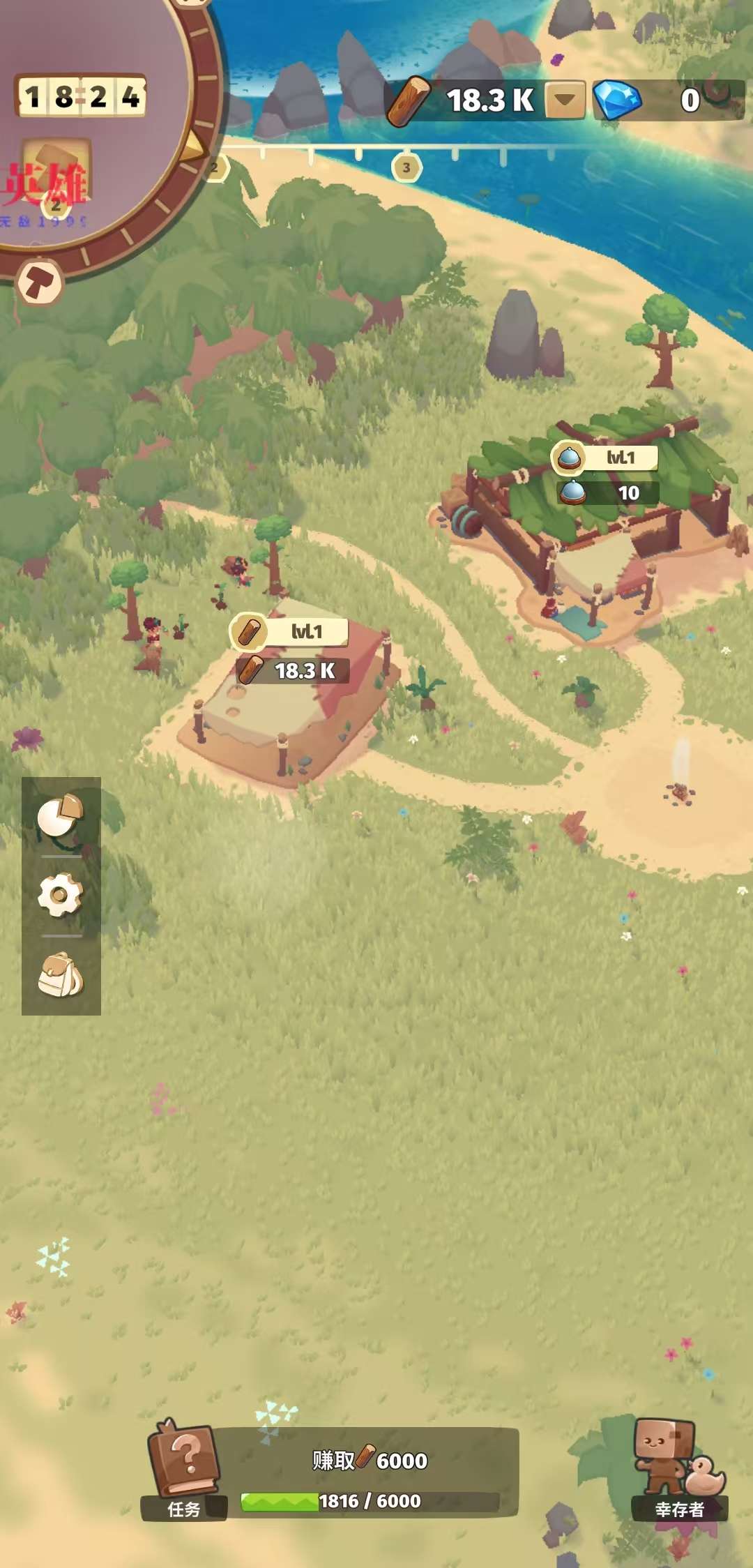Tap the blue diamond currency icon

coord(617,100)
